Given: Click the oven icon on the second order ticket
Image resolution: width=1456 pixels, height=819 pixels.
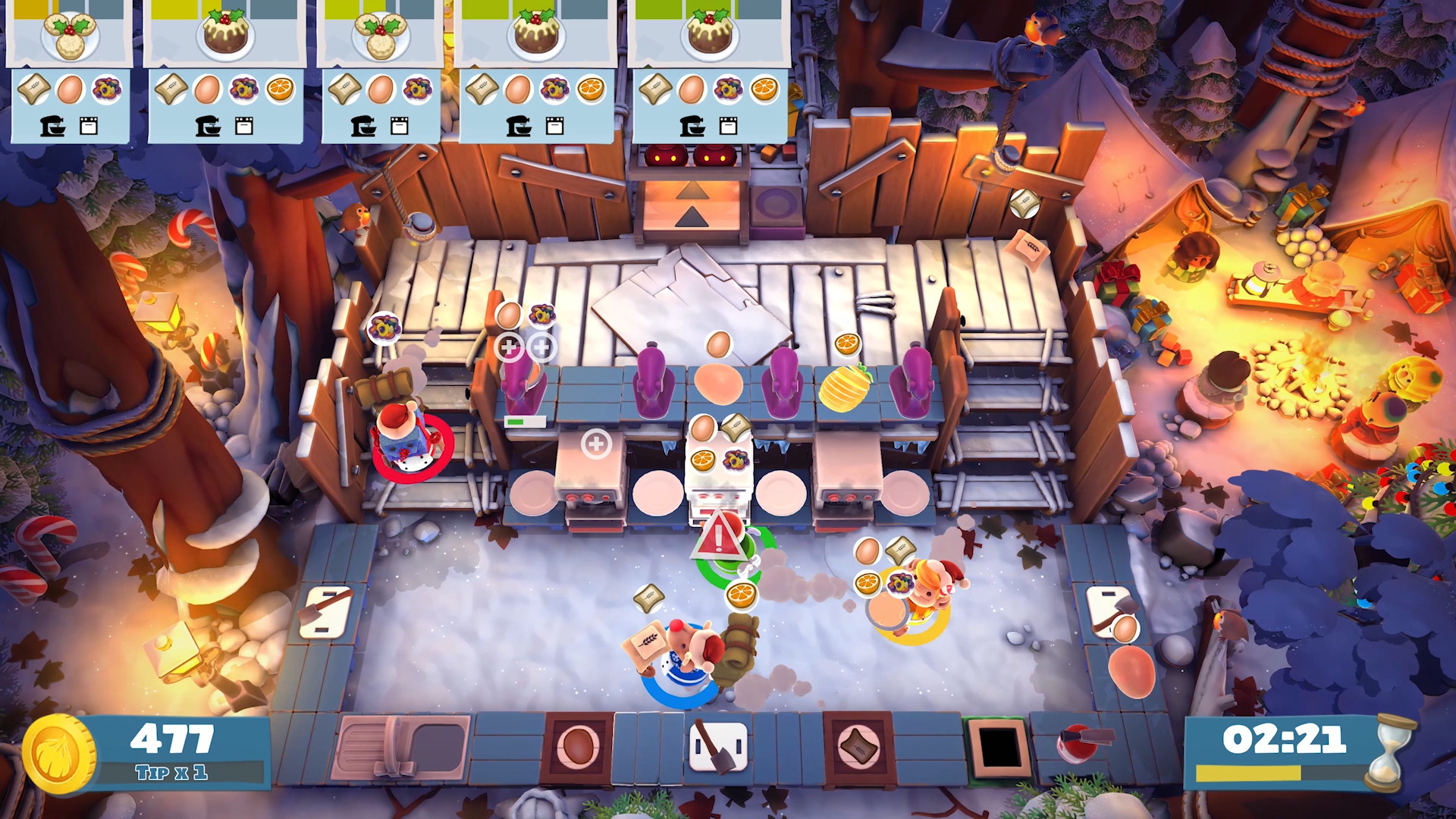Looking at the screenshot, I should click(244, 126).
